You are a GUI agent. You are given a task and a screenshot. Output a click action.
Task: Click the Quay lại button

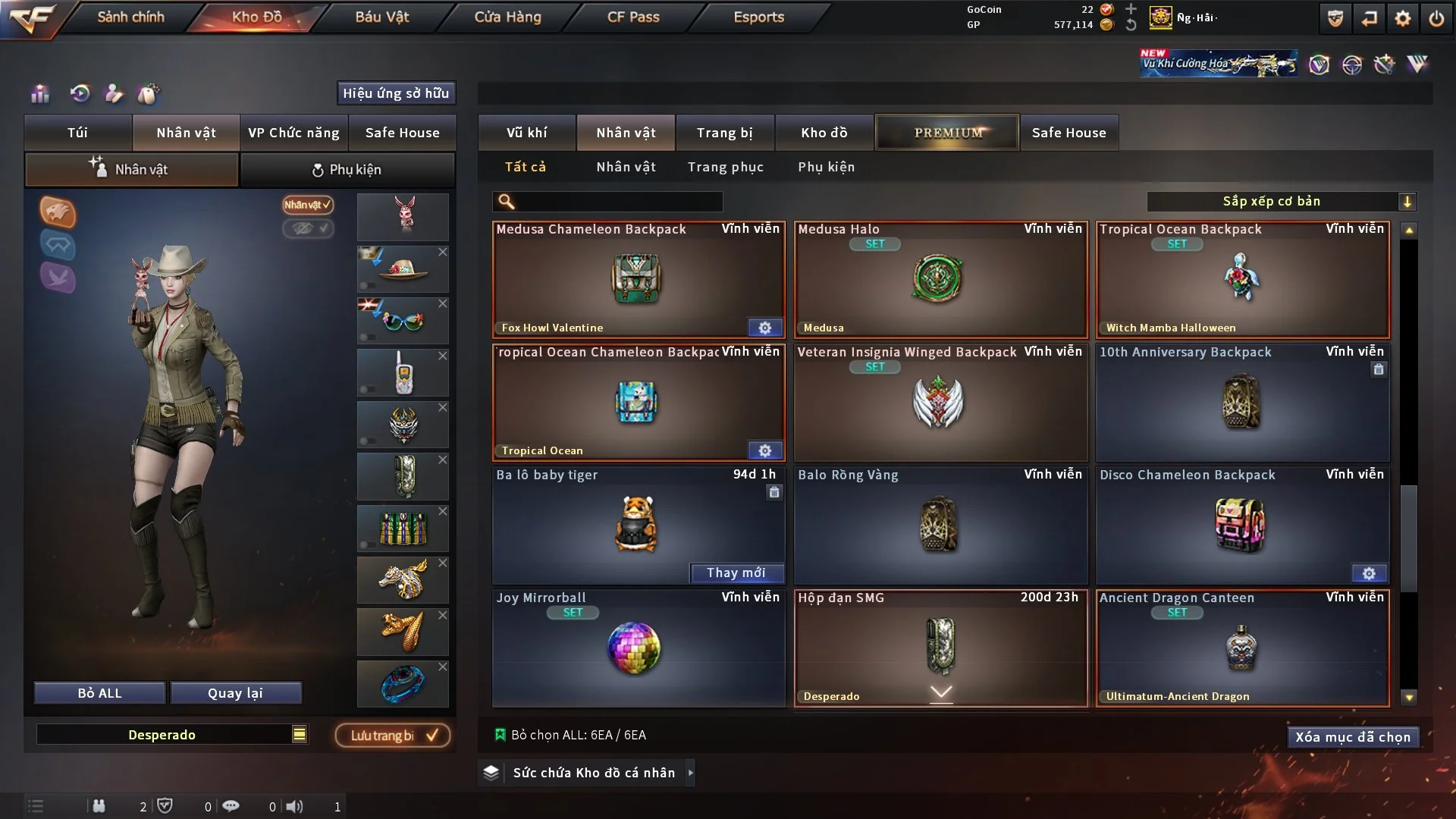click(235, 693)
